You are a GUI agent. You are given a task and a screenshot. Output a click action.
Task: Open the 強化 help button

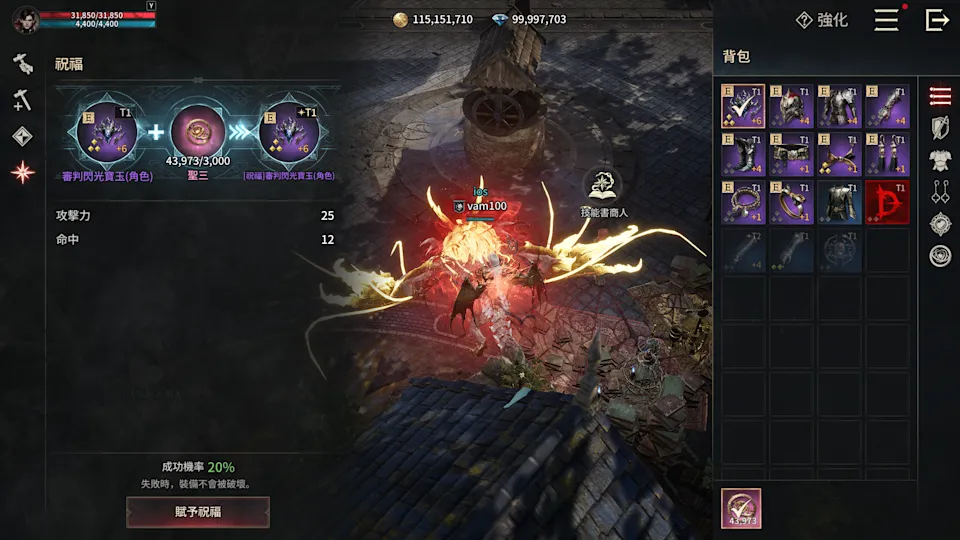(821, 20)
